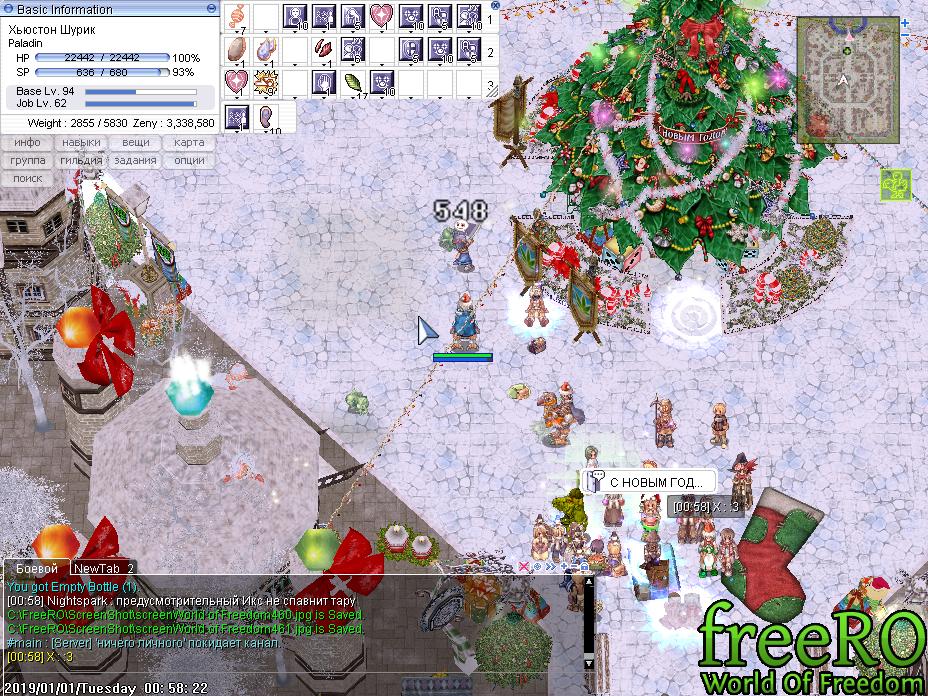Viewport: 928px width, 696px height.
Task: Switch to the NewTab 2 chat tab
Action: click(x=103, y=568)
